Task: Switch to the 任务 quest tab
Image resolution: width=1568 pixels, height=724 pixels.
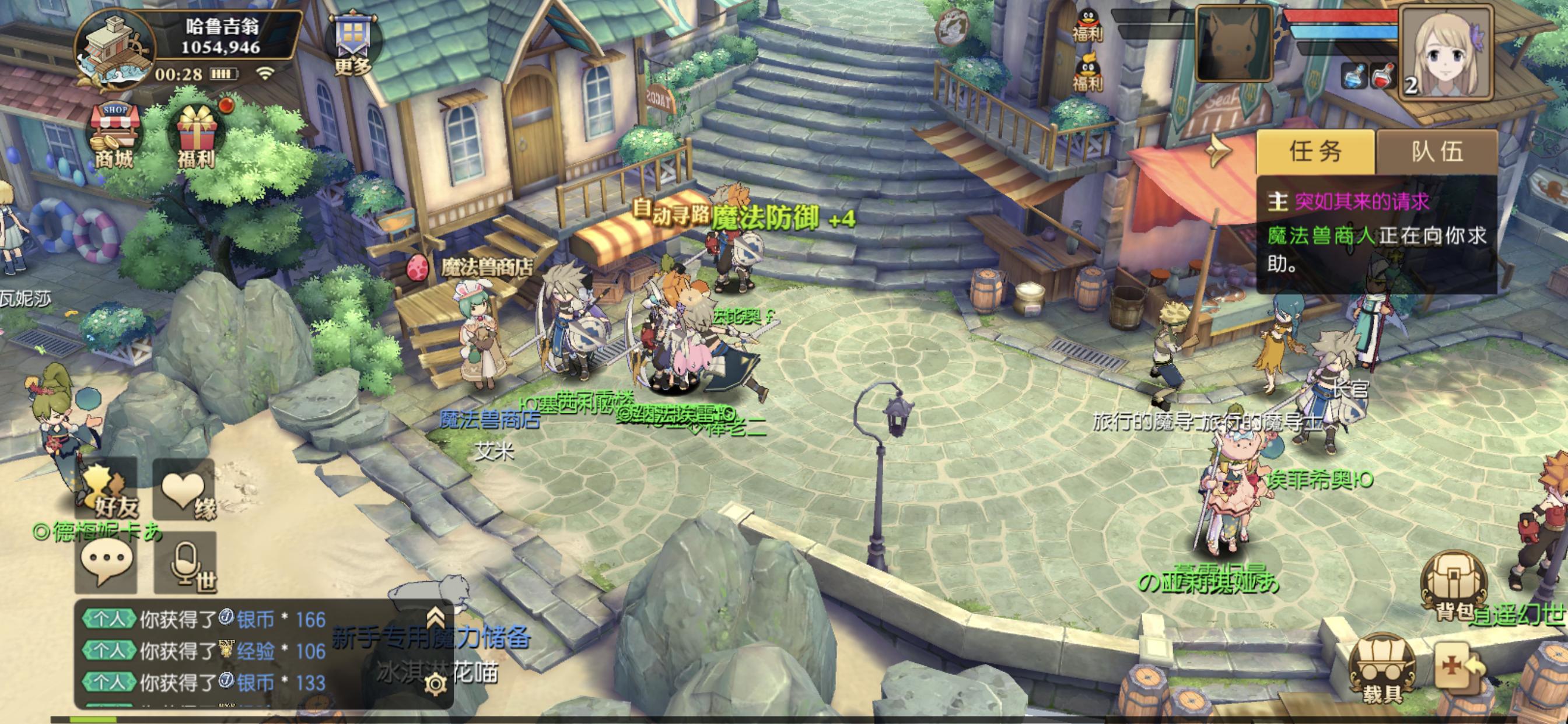Action: pyautogui.click(x=1315, y=151)
